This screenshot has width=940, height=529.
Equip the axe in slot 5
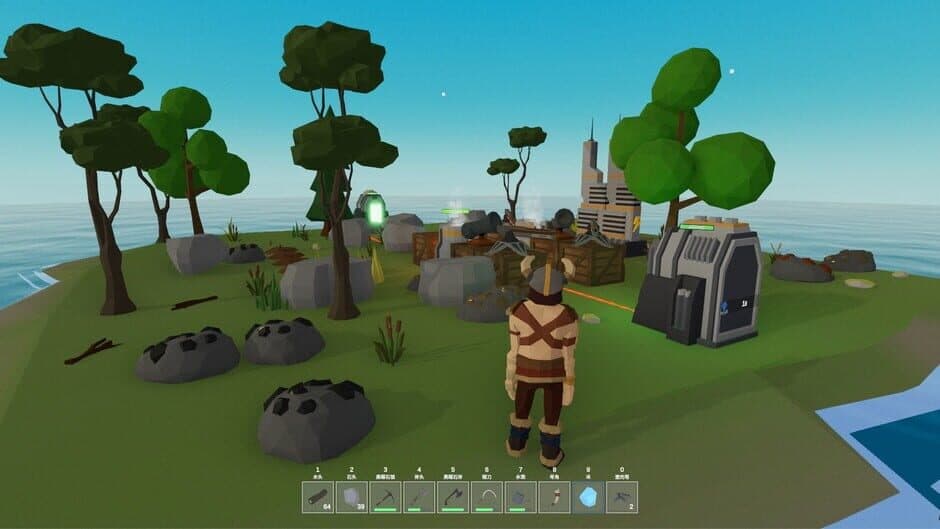tap(453, 497)
